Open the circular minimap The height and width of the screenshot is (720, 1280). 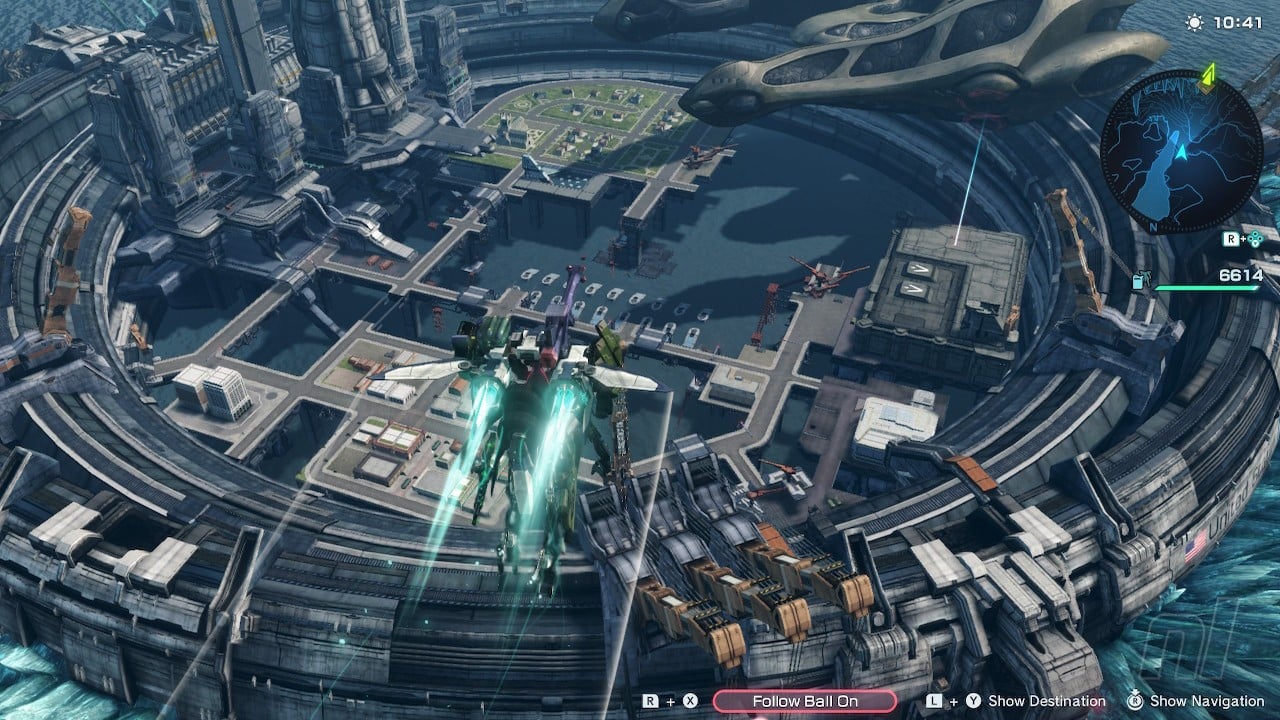coord(1181,152)
